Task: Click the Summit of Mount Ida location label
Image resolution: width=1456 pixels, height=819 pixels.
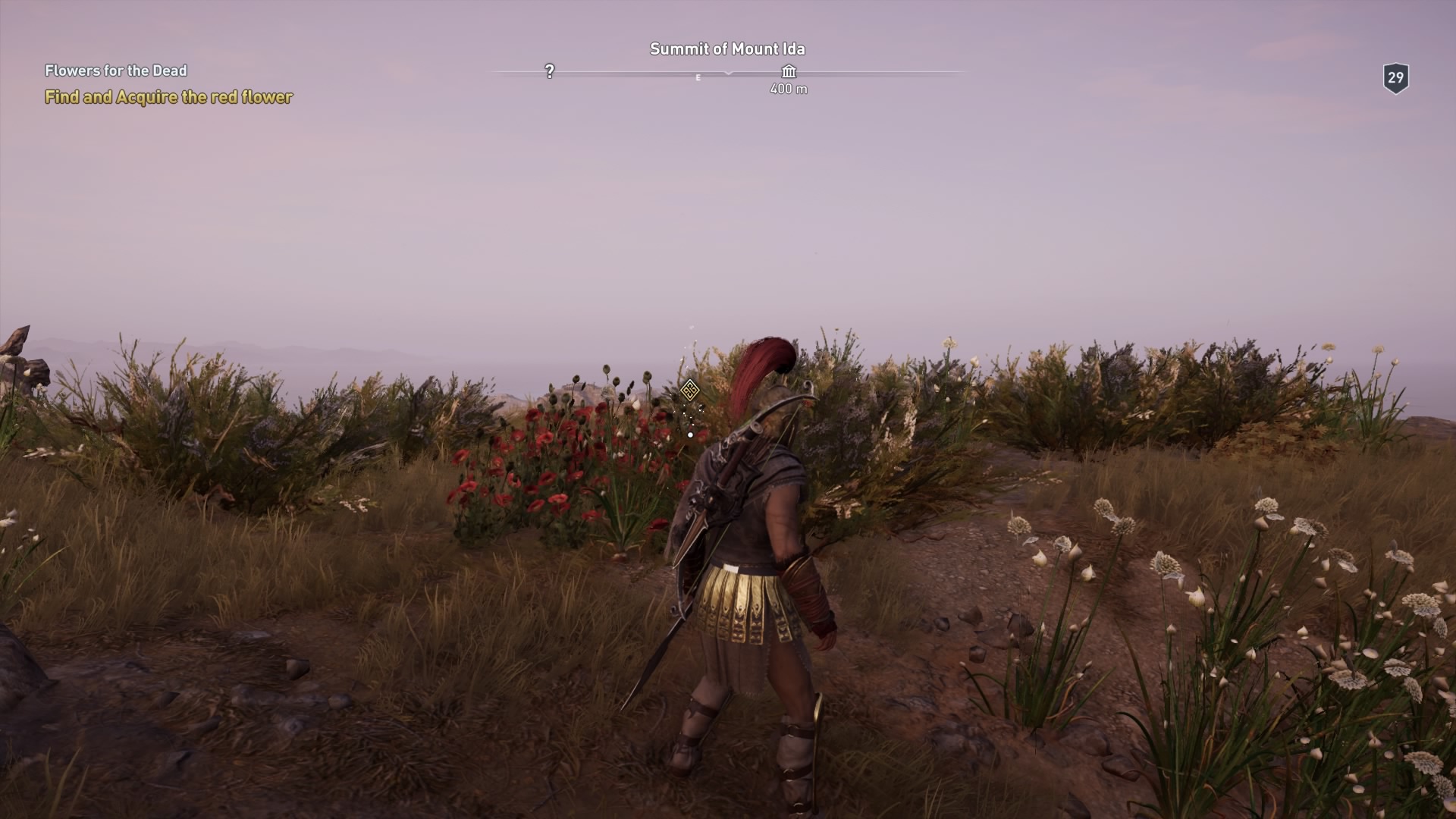Action: tap(728, 48)
